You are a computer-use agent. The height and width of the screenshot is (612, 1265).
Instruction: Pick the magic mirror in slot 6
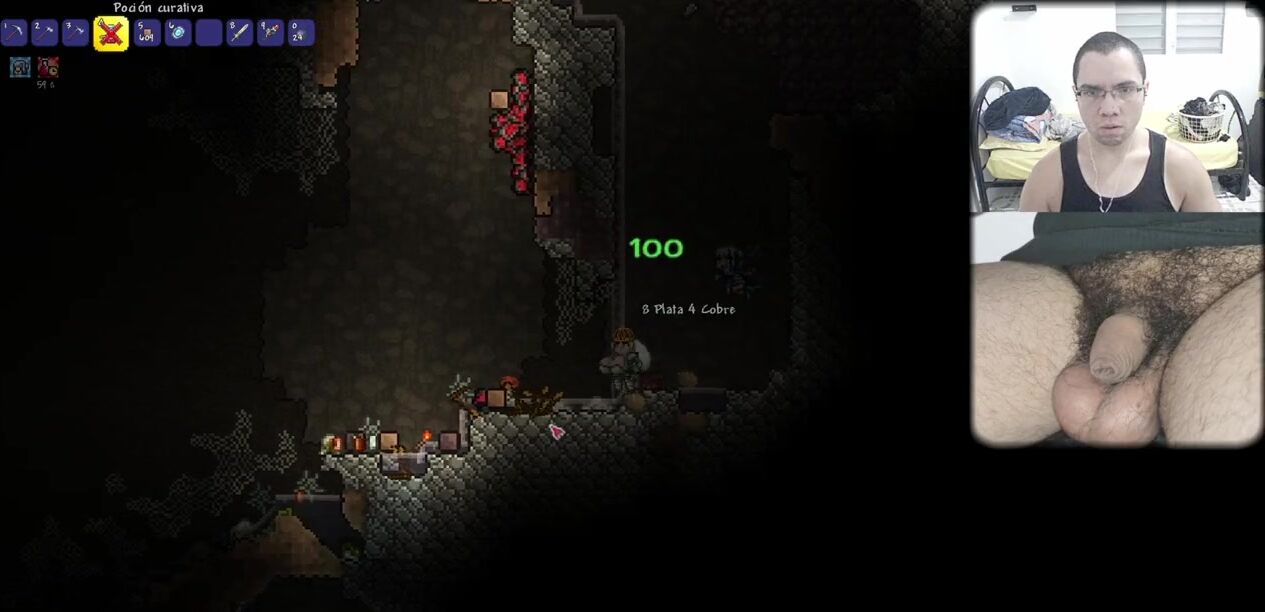(178, 33)
